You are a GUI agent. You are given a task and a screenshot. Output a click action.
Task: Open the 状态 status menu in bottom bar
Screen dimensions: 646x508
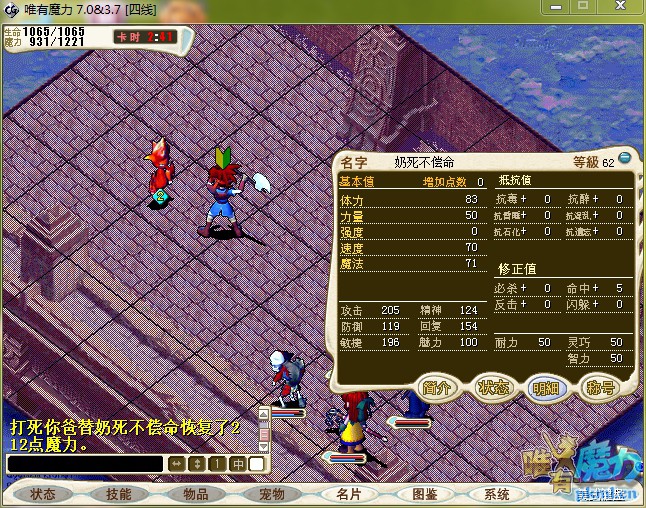[x=42, y=494]
